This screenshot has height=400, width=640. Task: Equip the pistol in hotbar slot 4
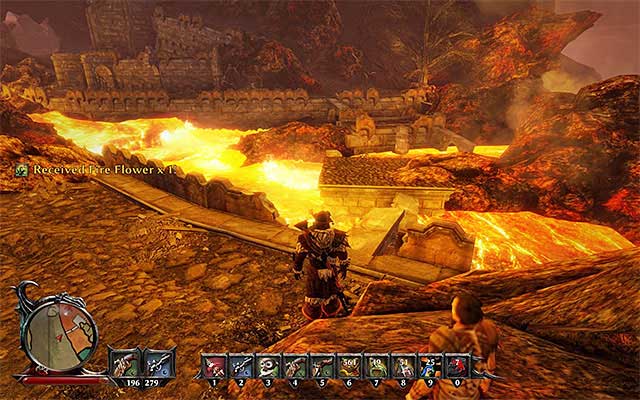[296, 365]
